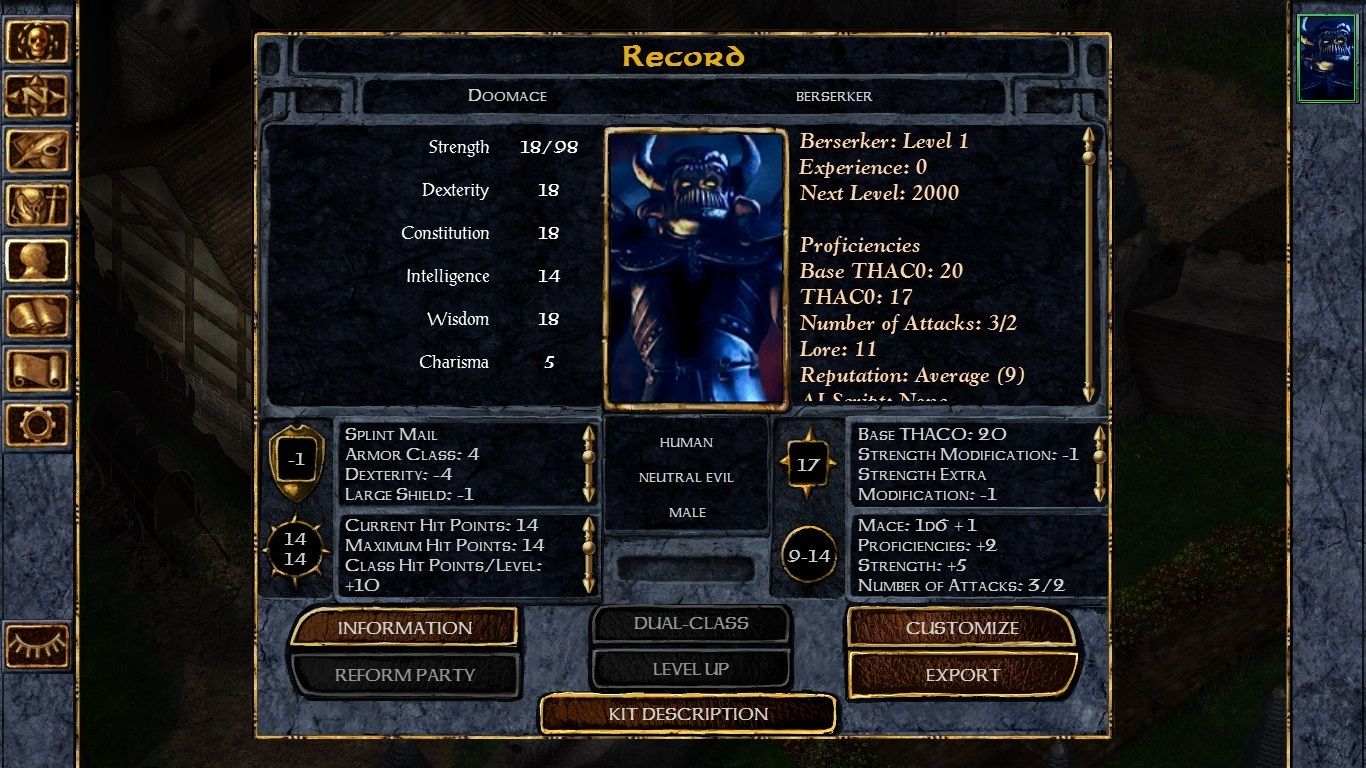1366x768 pixels.
Task: Click the 17 THAC0 medallion
Action: pyautogui.click(x=809, y=465)
